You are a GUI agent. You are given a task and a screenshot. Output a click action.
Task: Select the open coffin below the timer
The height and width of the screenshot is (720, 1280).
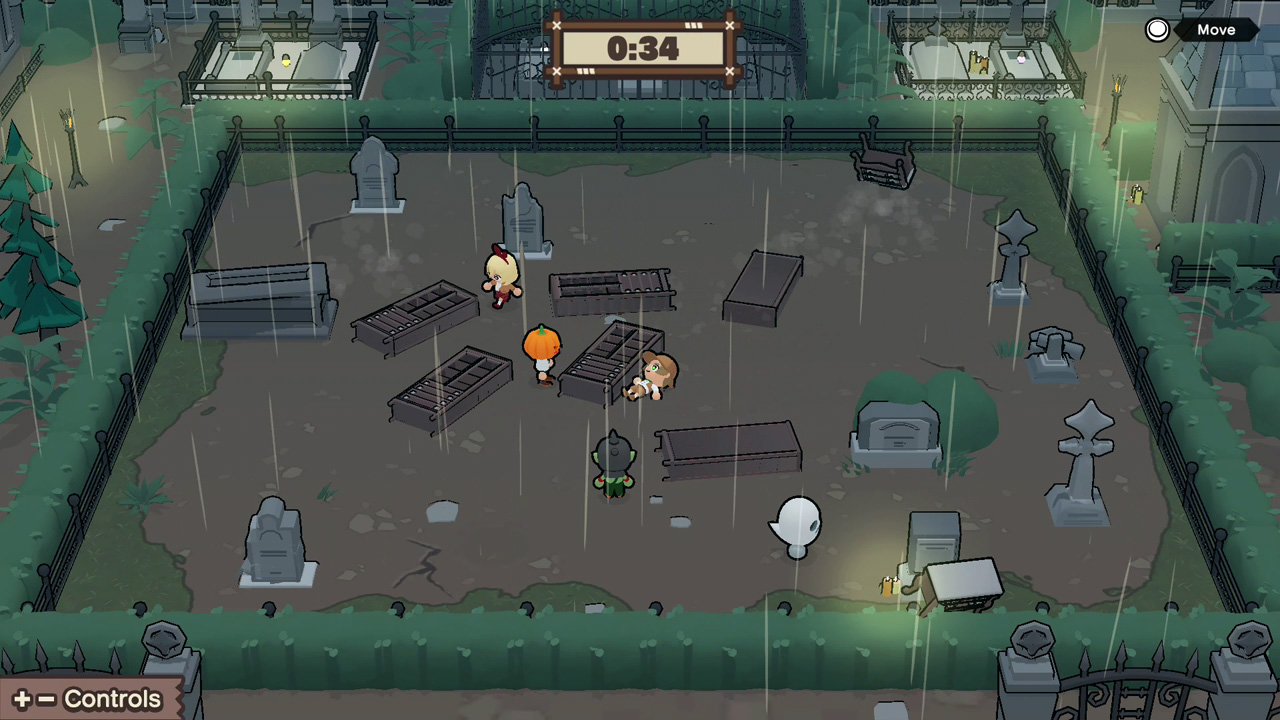[612, 285]
